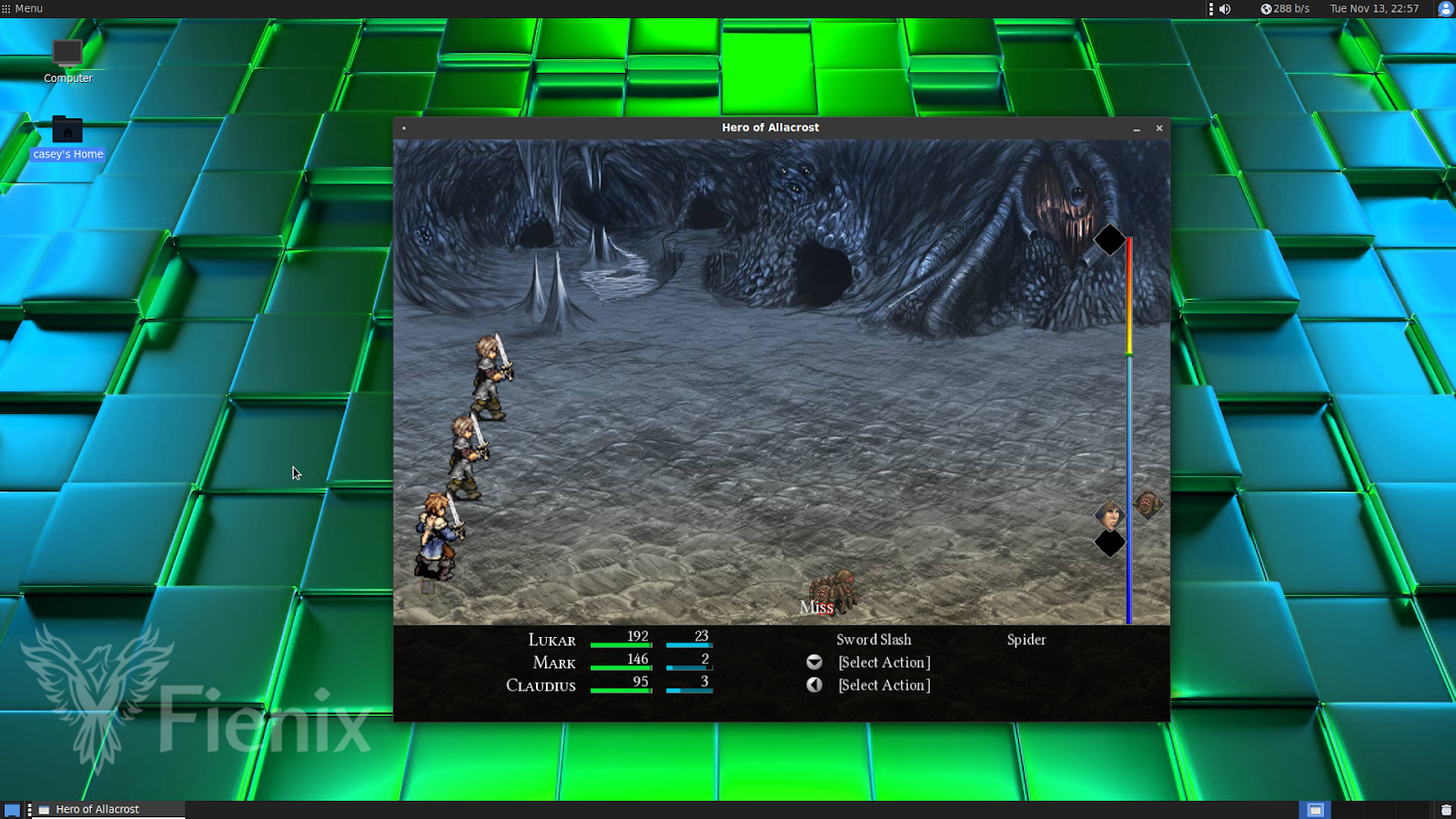The width and height of the screenshot is (1456, 819).
Task: Click the spider portrait diamond on the stamina bar
Action: [1146, 503]
